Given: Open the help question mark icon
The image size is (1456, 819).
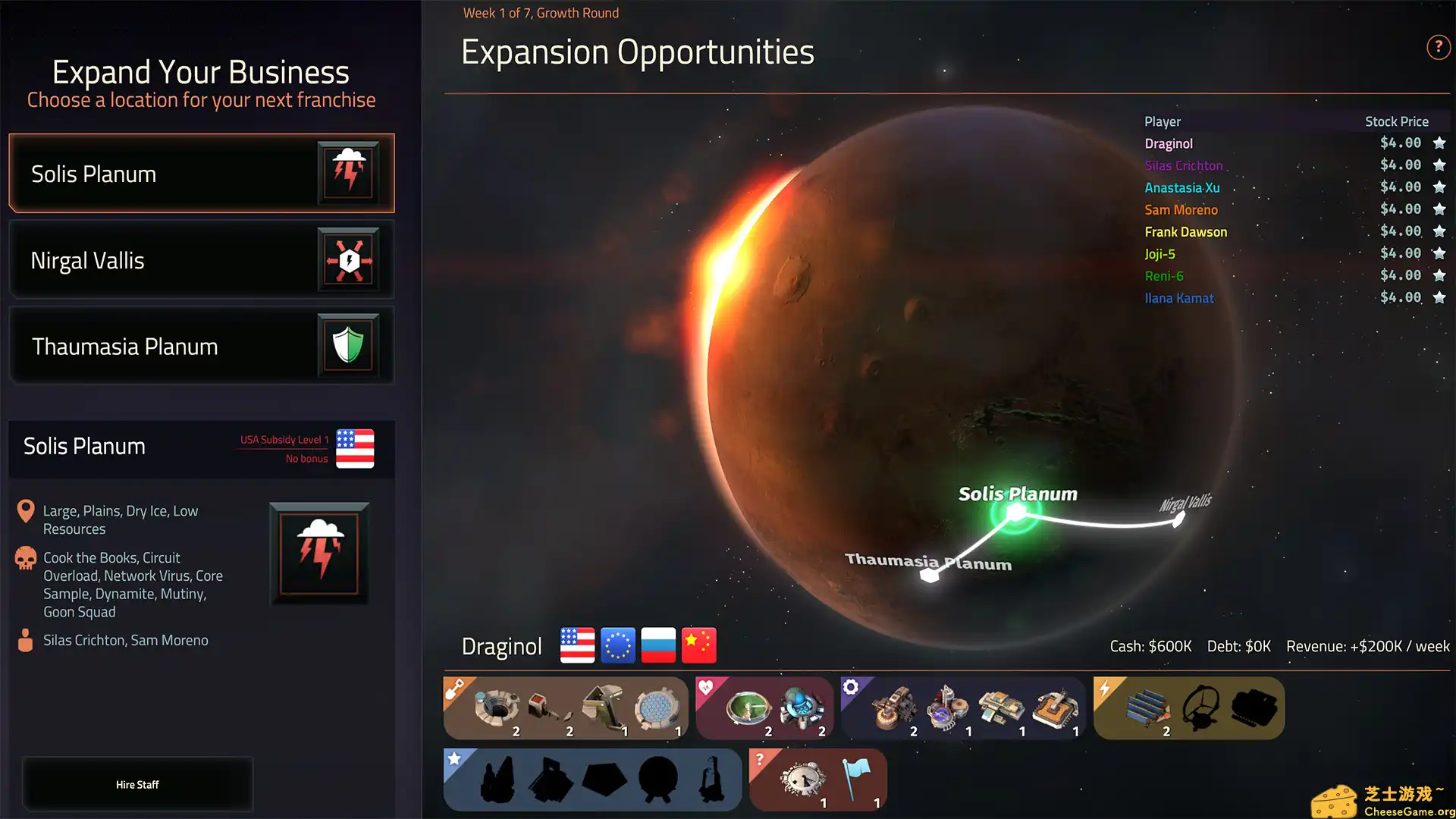Looking at the screenshot, I should coord(1439,47).
